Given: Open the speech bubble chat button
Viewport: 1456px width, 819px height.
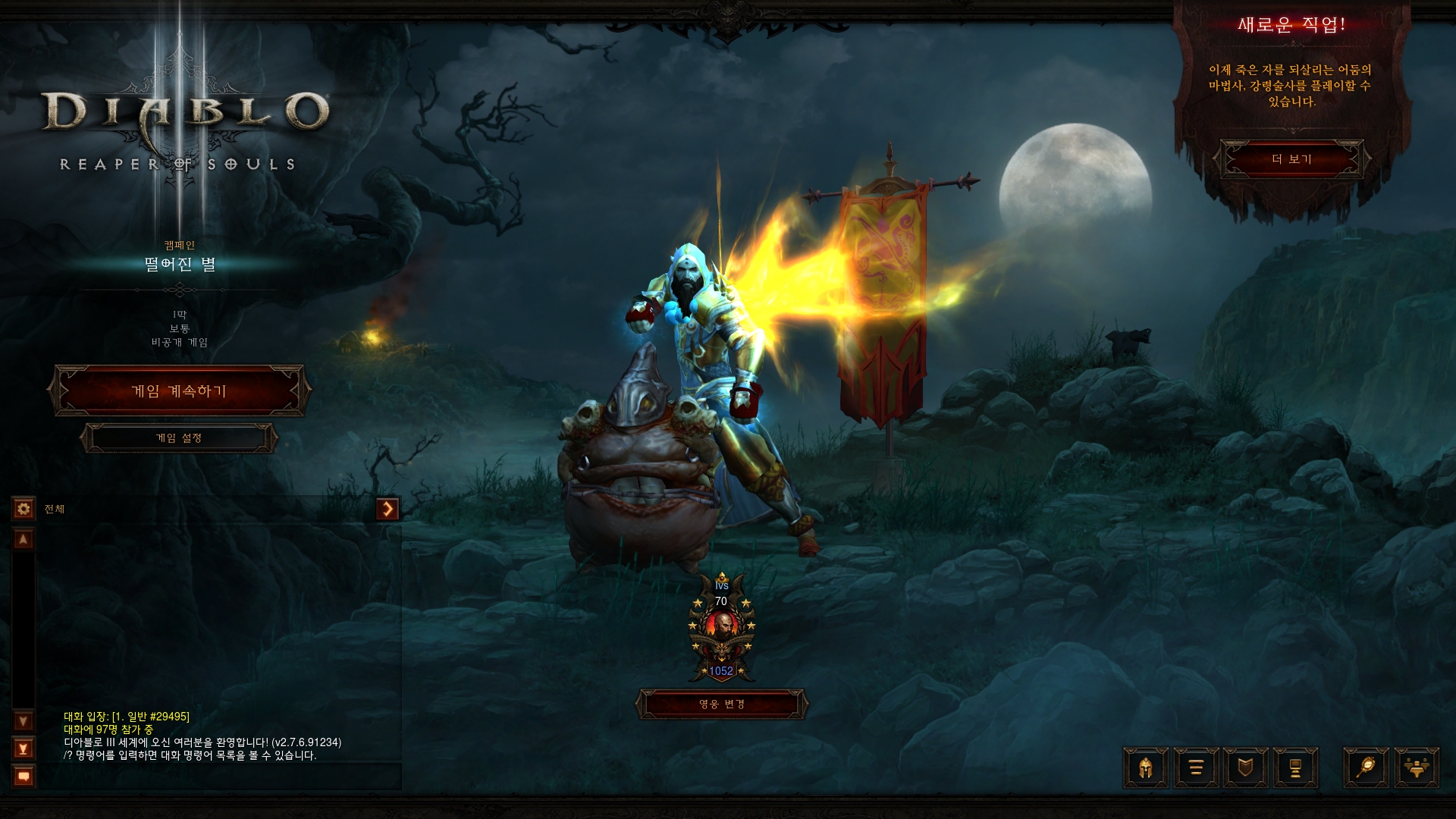Looking at the screenshot, I should (24, 777).
